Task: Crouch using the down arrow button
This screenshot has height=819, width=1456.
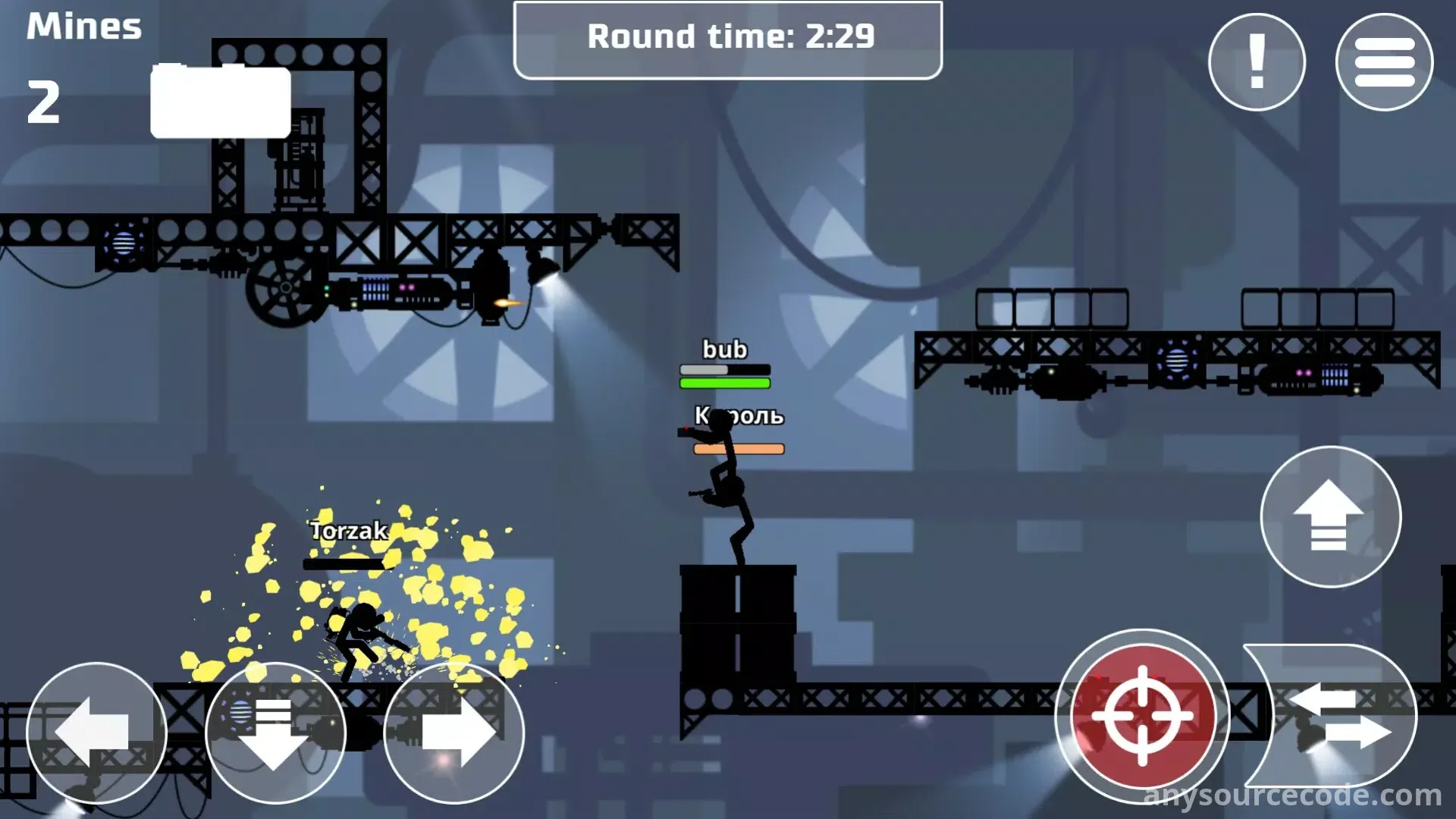Action: tap(275, 733)
